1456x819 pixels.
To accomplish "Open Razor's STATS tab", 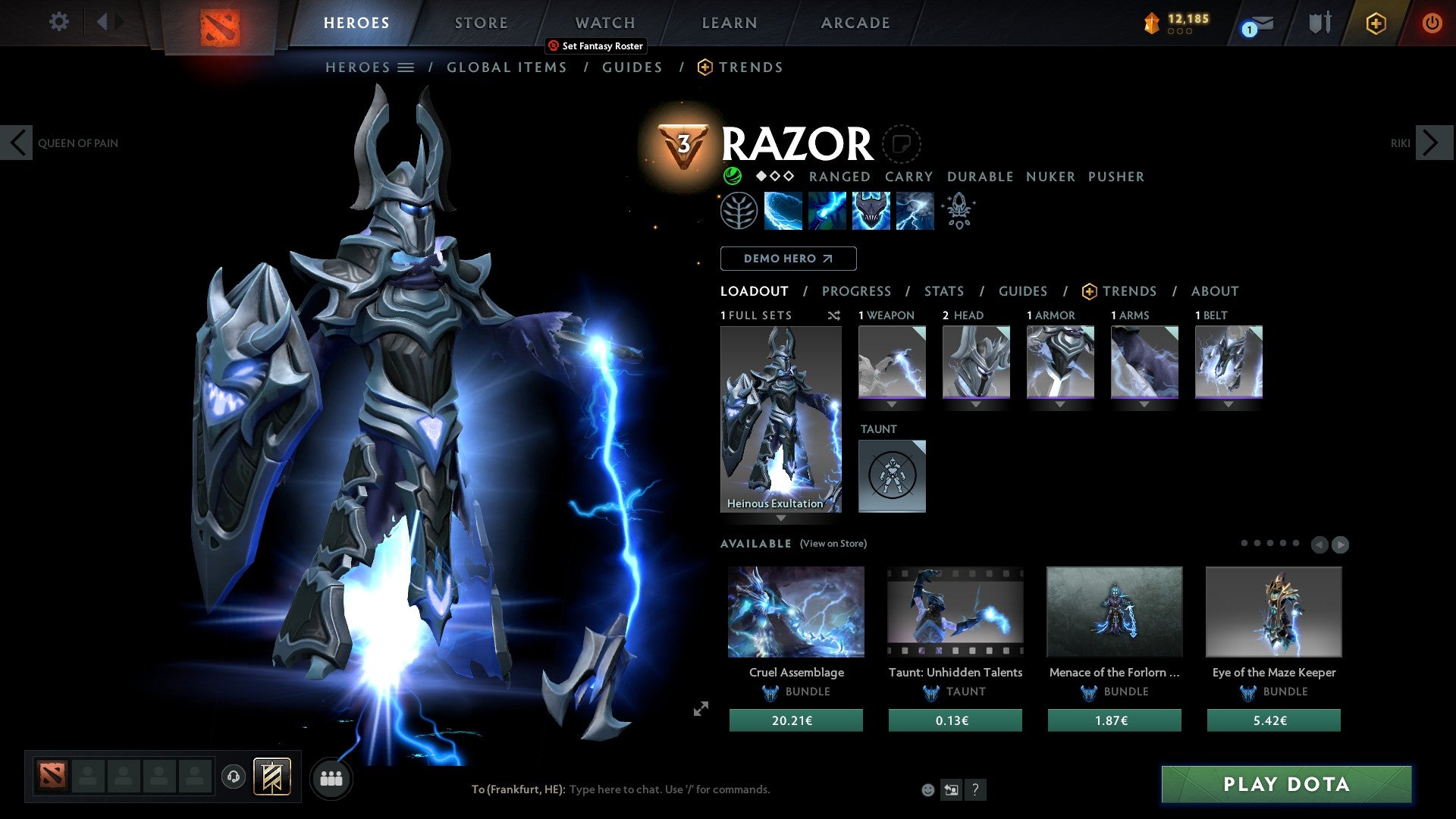I will point(943,291).
